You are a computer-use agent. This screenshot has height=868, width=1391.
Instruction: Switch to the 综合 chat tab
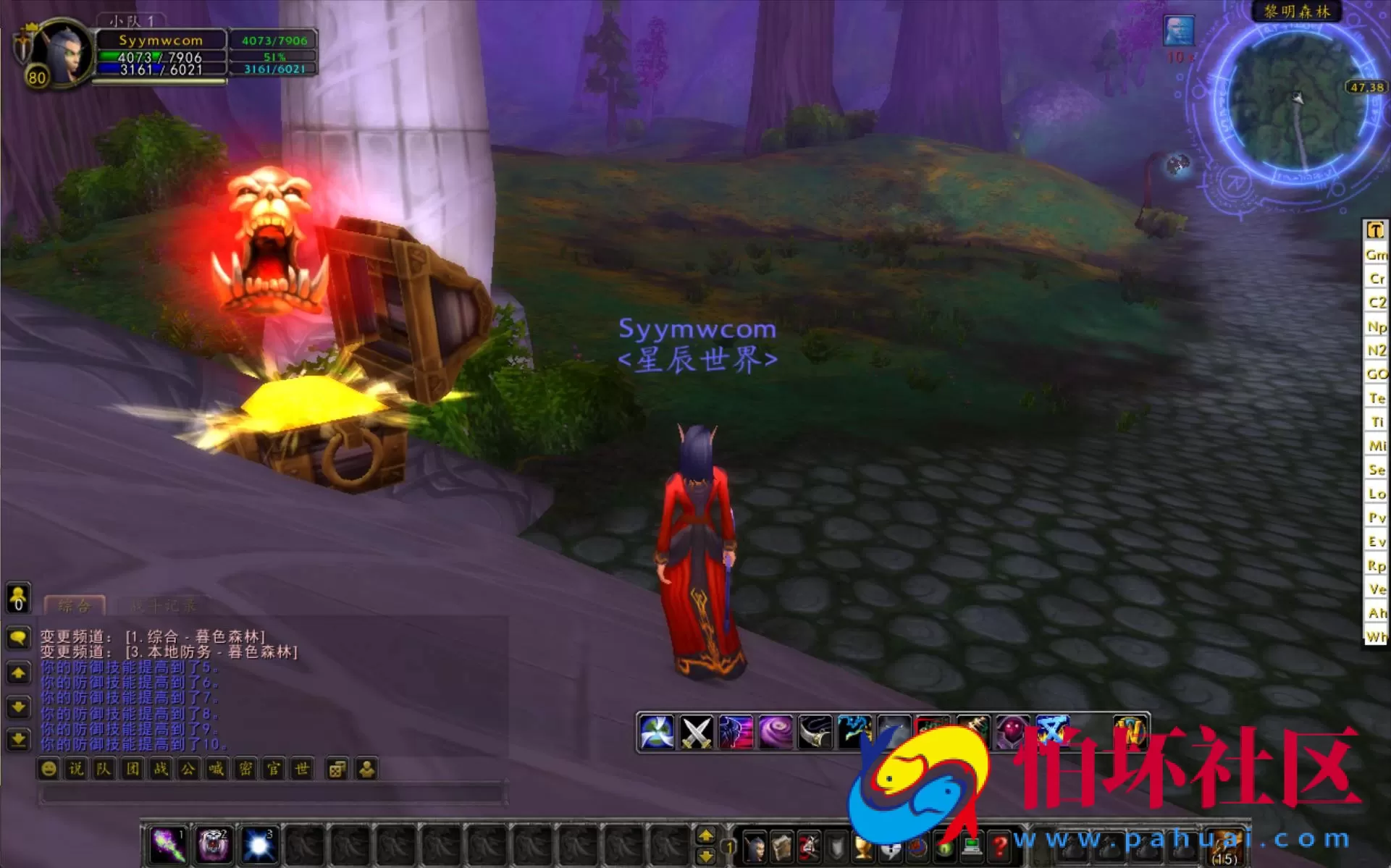[74, 604]
